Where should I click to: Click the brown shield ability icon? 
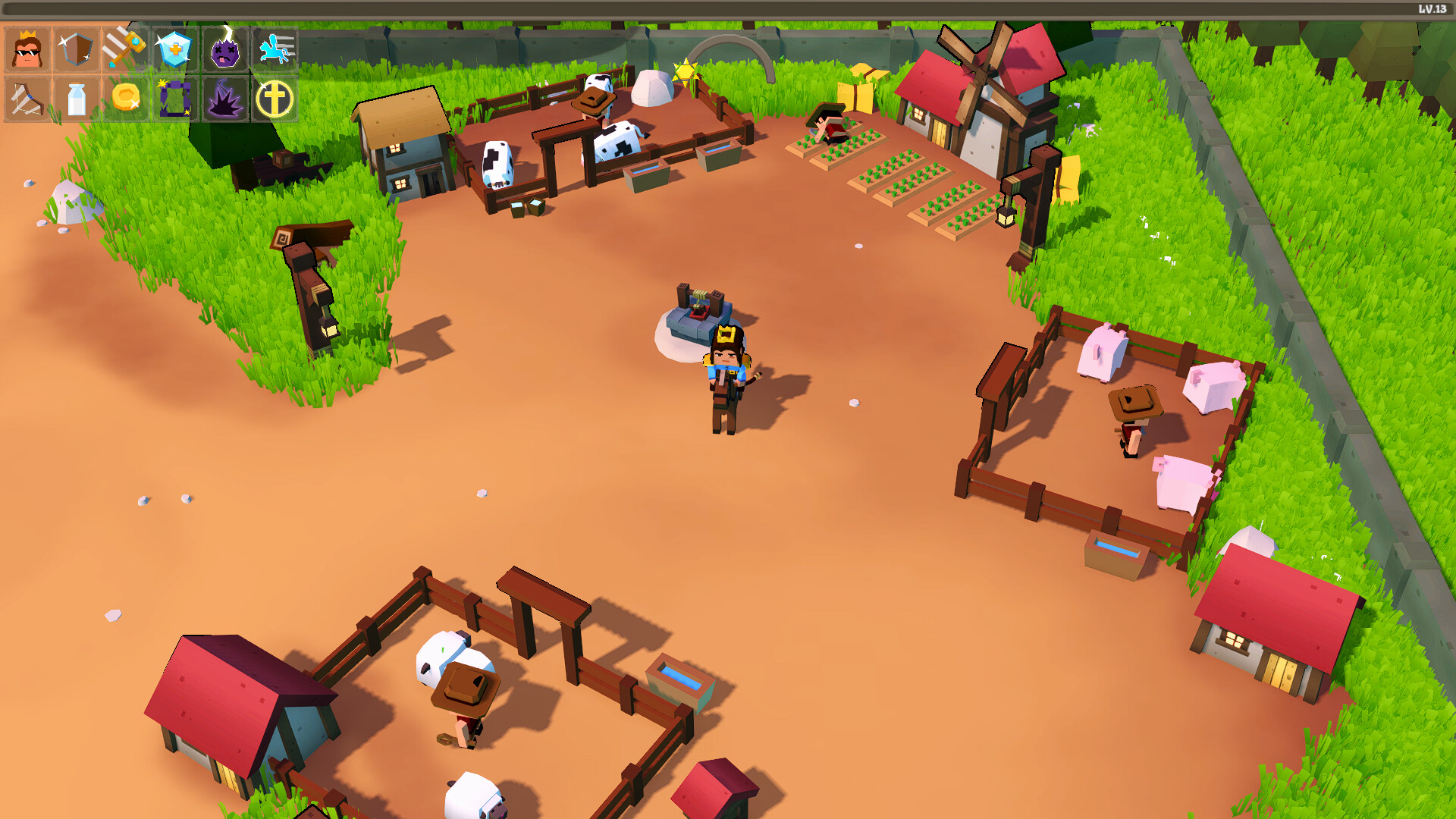(x=77, y=51)
